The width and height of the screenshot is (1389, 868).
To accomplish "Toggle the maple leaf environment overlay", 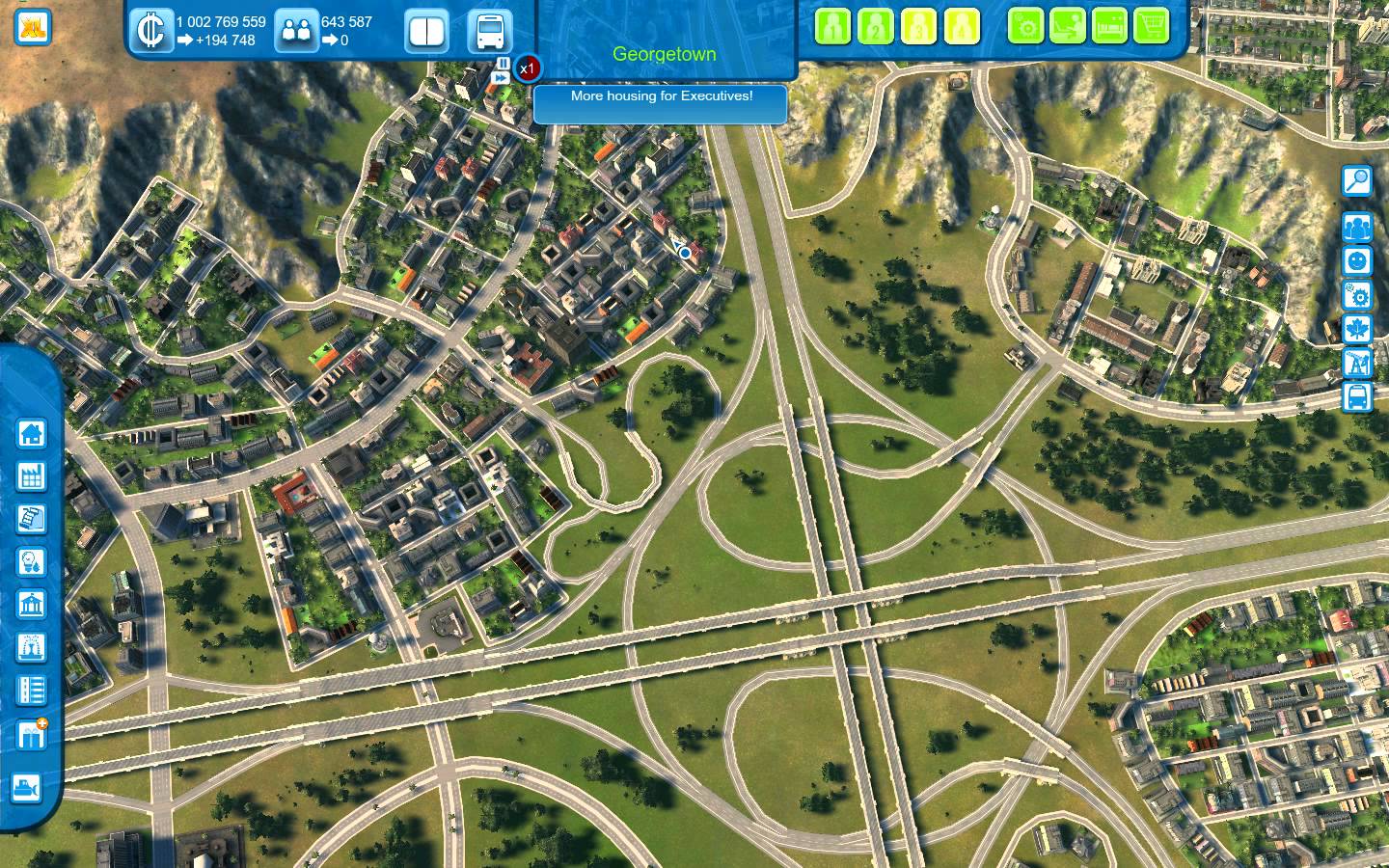I will pos(1357,329).
